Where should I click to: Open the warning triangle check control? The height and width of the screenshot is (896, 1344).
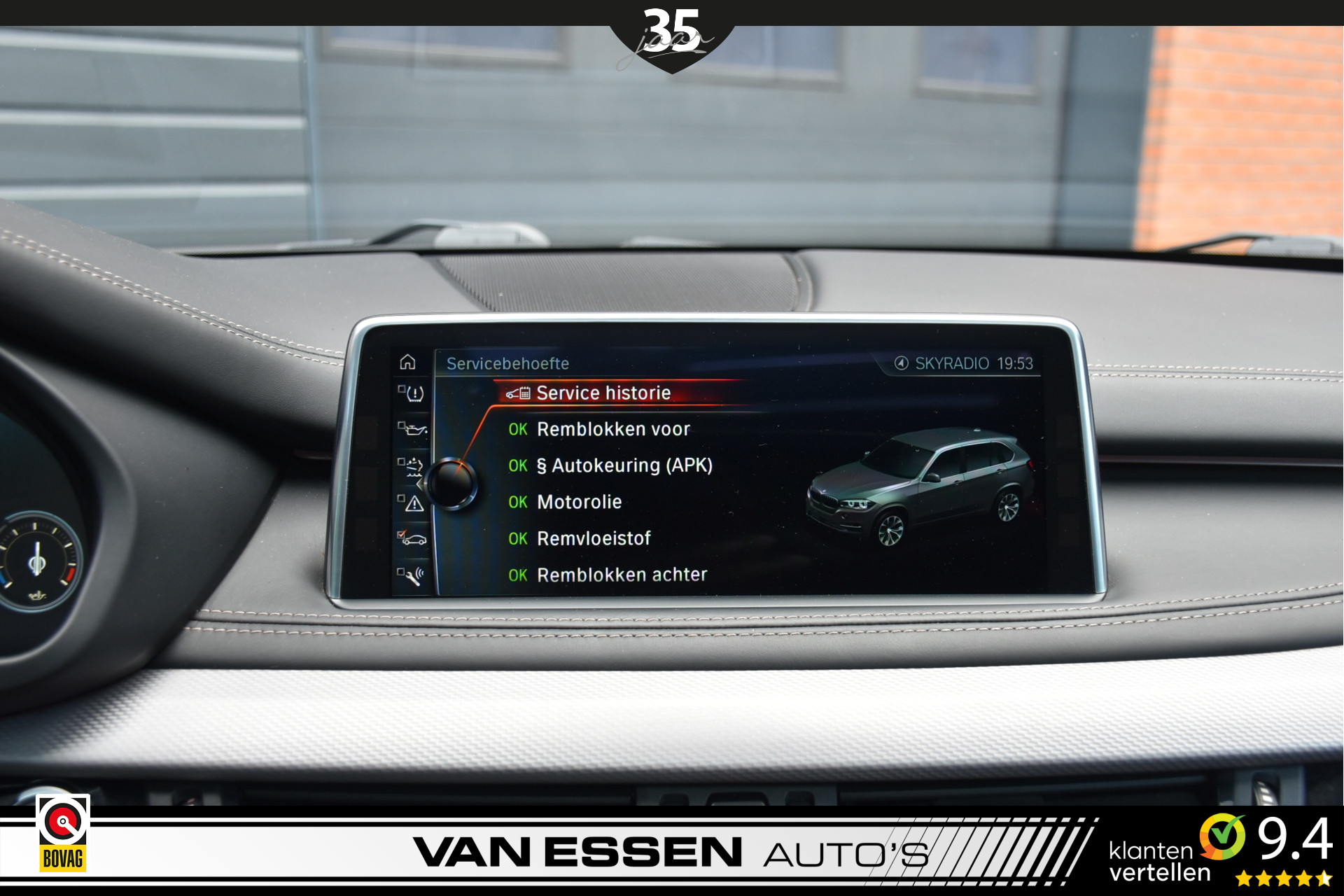pos(413,503)
